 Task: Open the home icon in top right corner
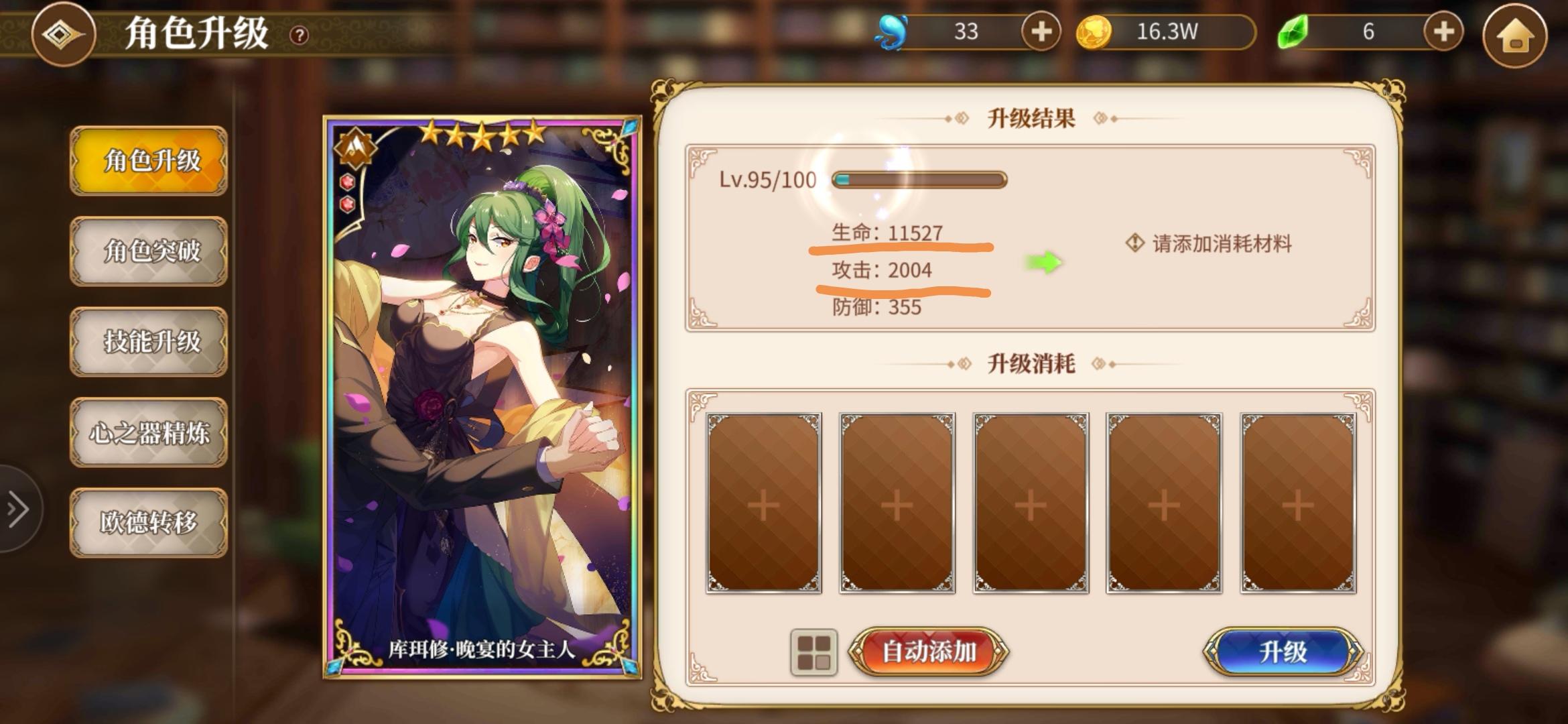pyautogui.click(x=1514, y=32)
